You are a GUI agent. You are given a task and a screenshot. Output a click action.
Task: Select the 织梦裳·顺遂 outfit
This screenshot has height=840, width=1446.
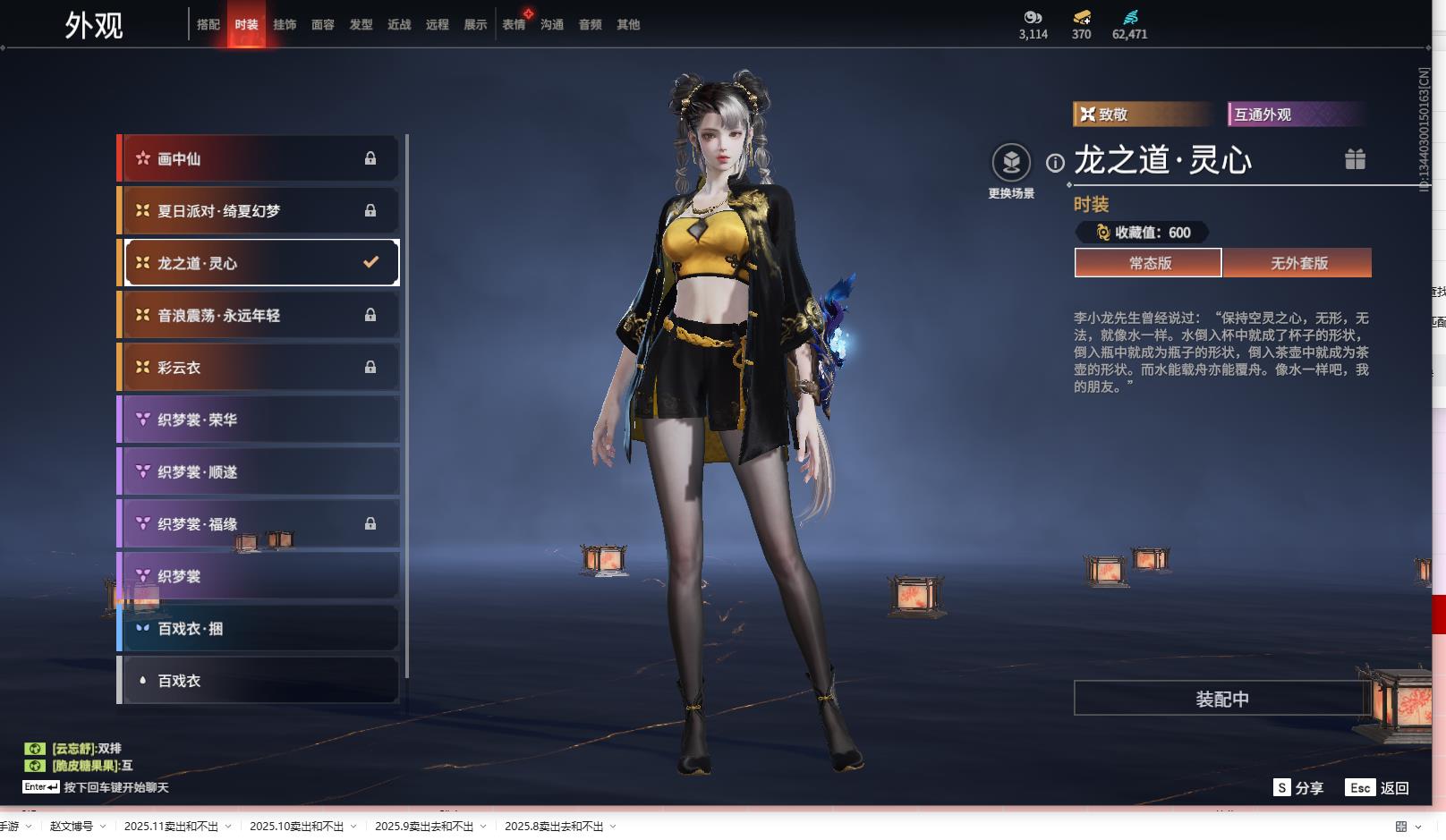(259, 472)
